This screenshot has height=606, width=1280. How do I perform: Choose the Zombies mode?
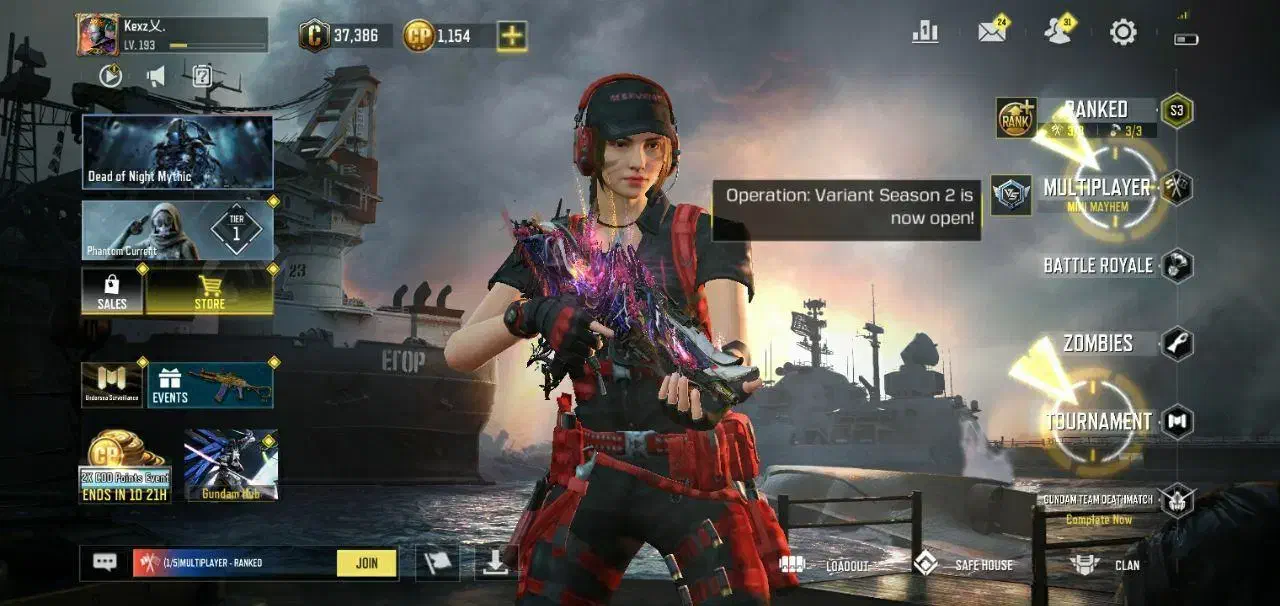coord(1098,343)
